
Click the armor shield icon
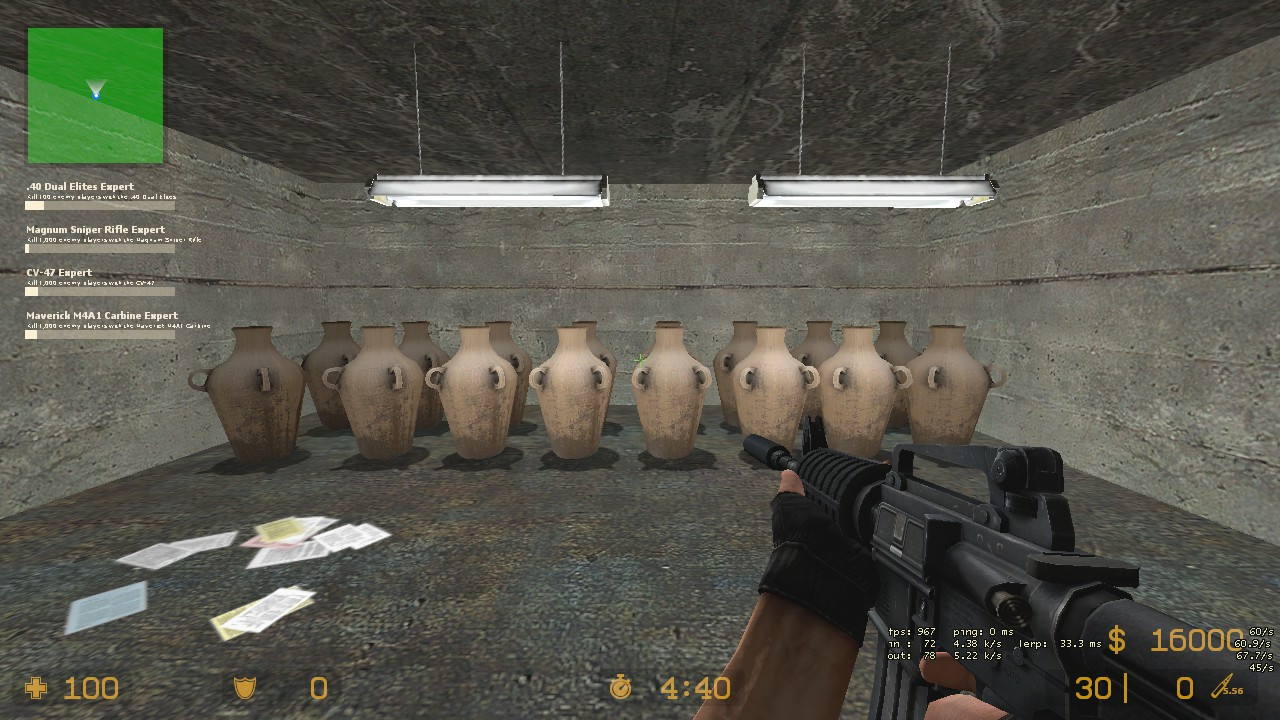coord(245,688)
